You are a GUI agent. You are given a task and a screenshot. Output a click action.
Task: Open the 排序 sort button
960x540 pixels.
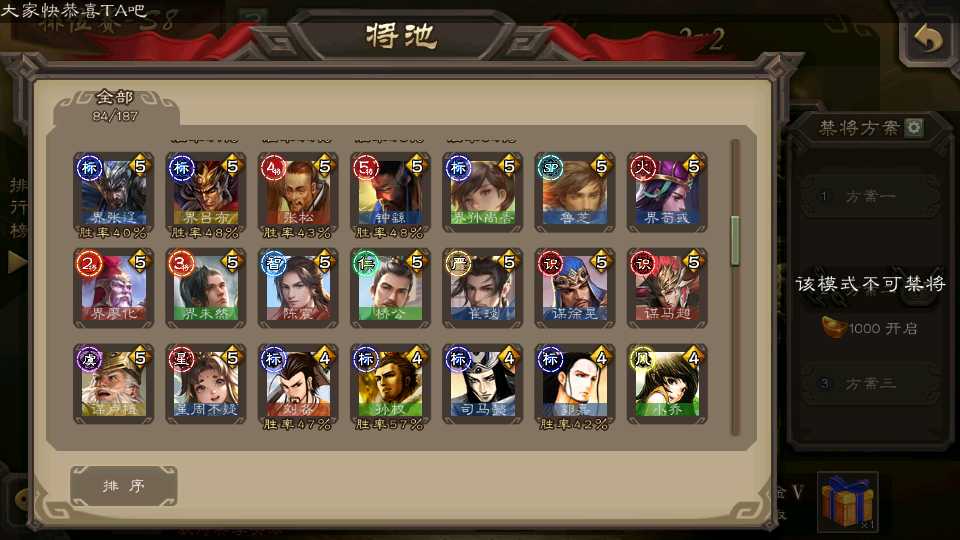click(124, 486)
